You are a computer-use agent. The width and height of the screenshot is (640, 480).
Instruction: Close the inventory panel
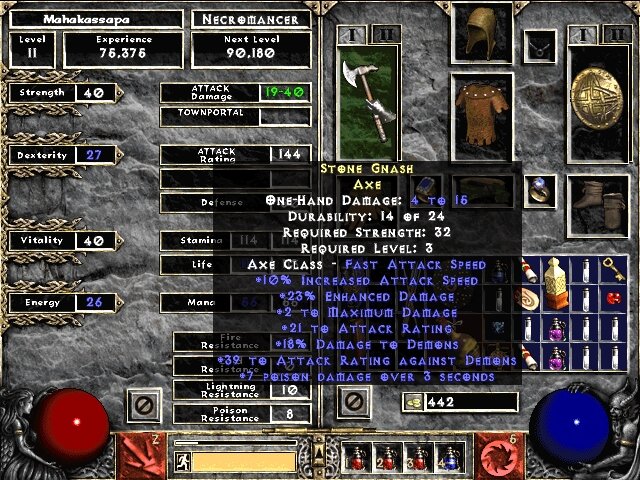pyautogui.click(x=352, y=403)
